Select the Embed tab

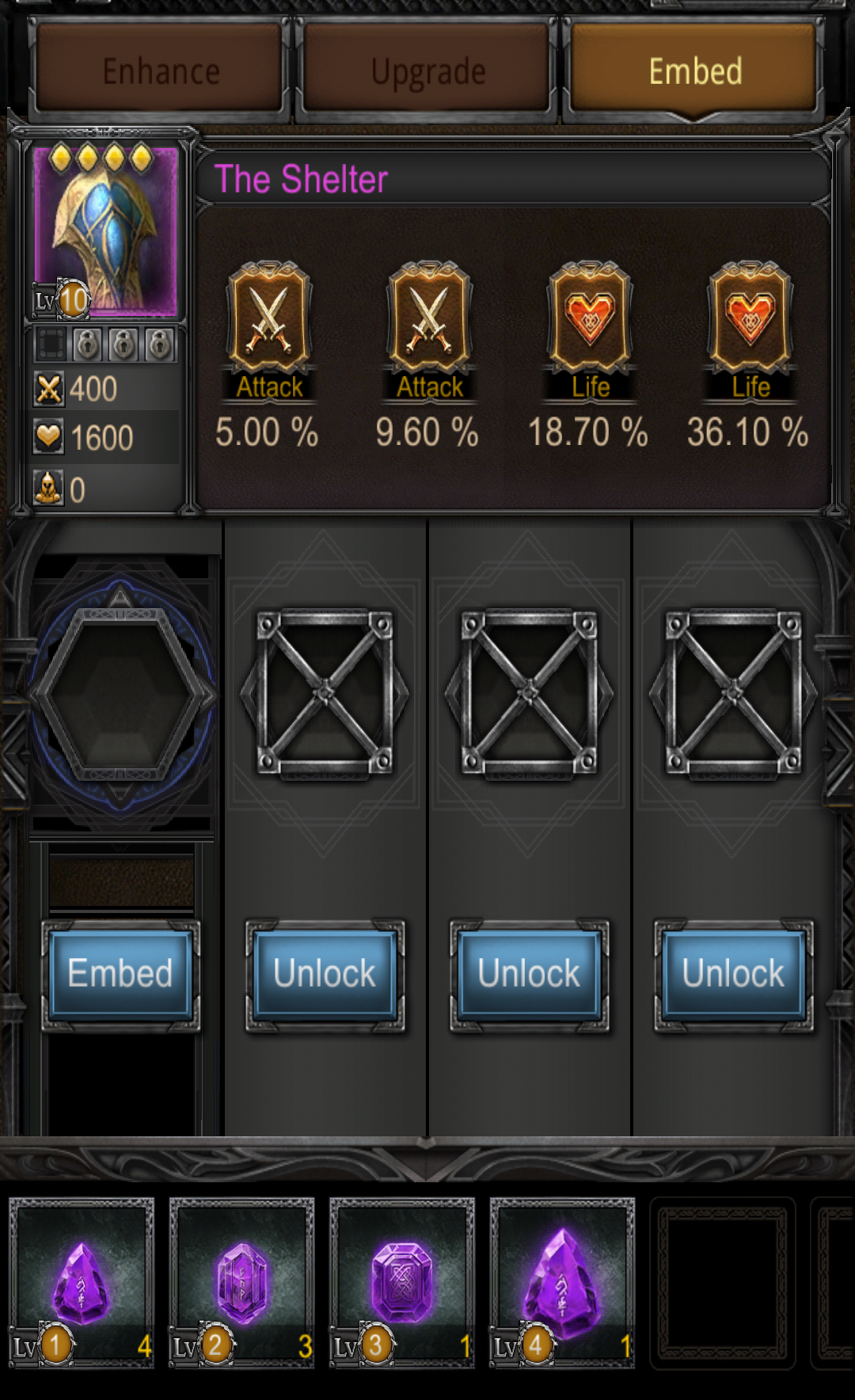coord(694,71)
